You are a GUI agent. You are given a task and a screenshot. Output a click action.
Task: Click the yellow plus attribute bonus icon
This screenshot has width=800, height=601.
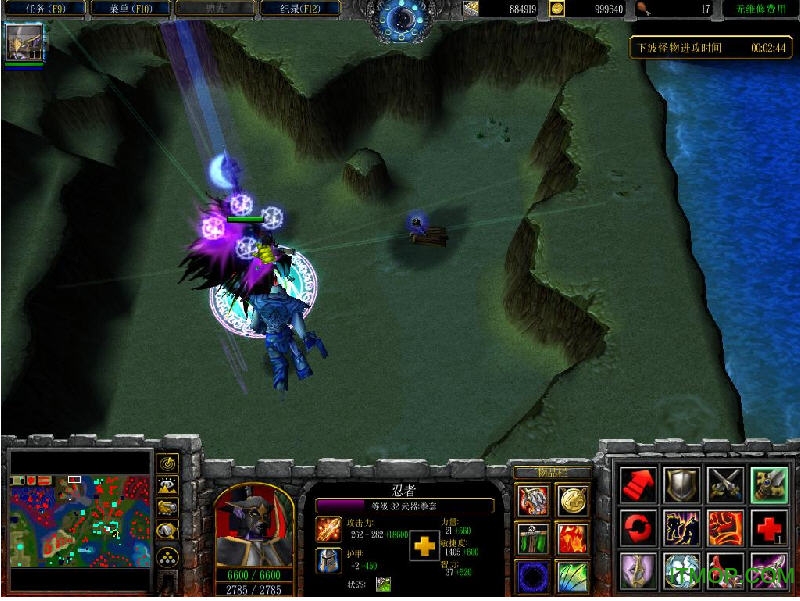(424, 545)
